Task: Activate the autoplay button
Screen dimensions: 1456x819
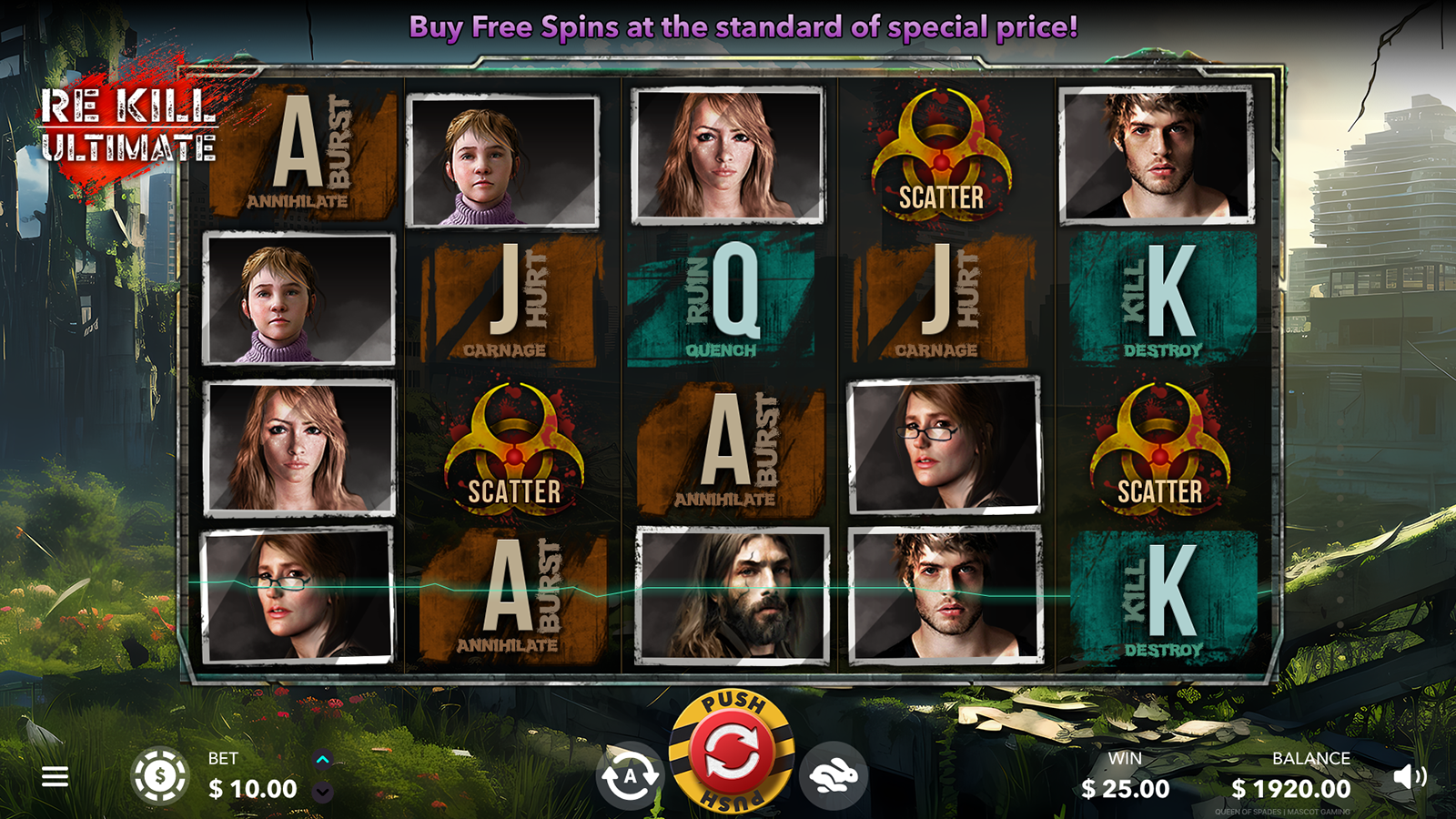Action: (x=630, y=776)
